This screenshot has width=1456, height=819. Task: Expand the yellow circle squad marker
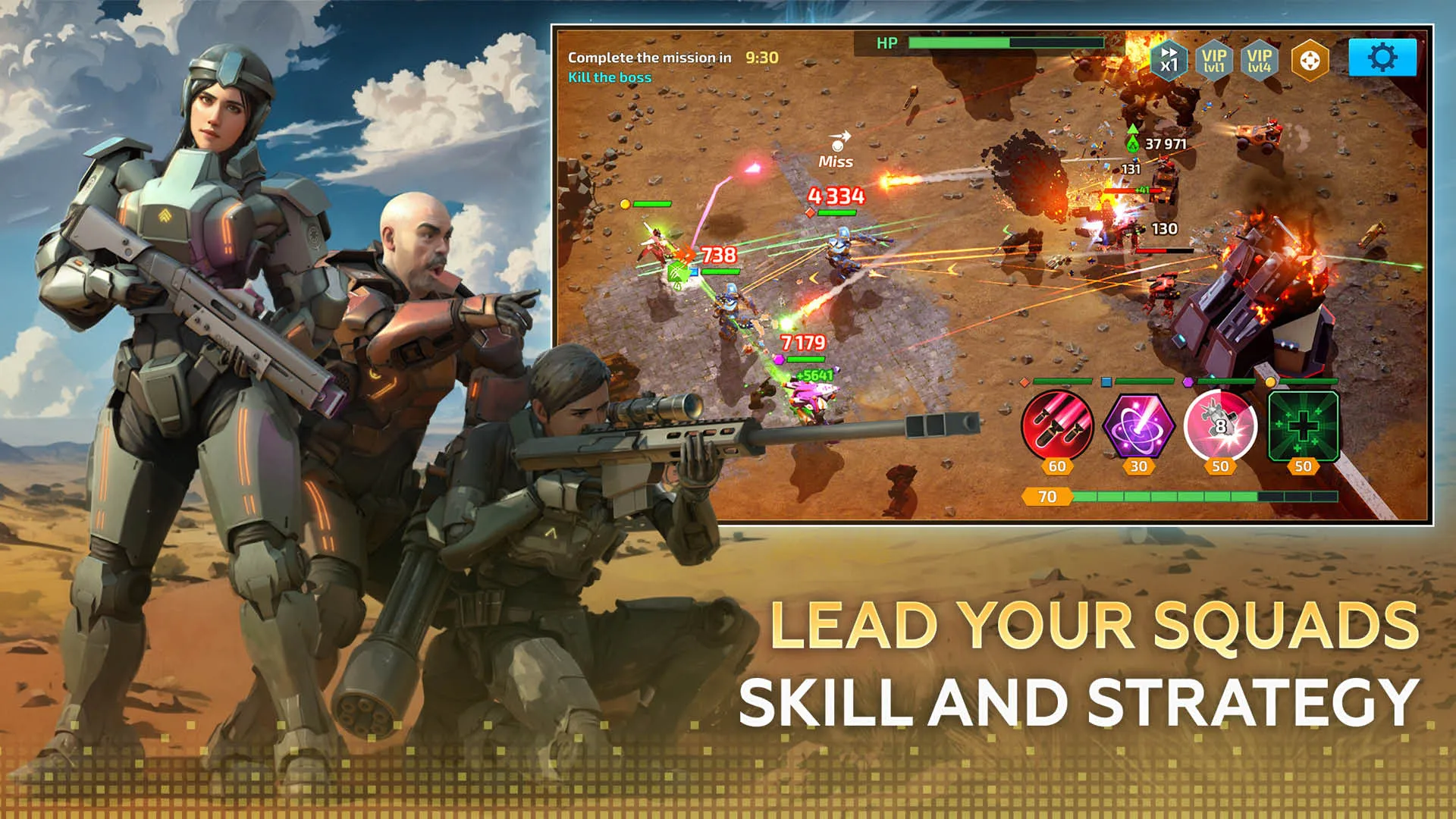[x=1272, y=381]
